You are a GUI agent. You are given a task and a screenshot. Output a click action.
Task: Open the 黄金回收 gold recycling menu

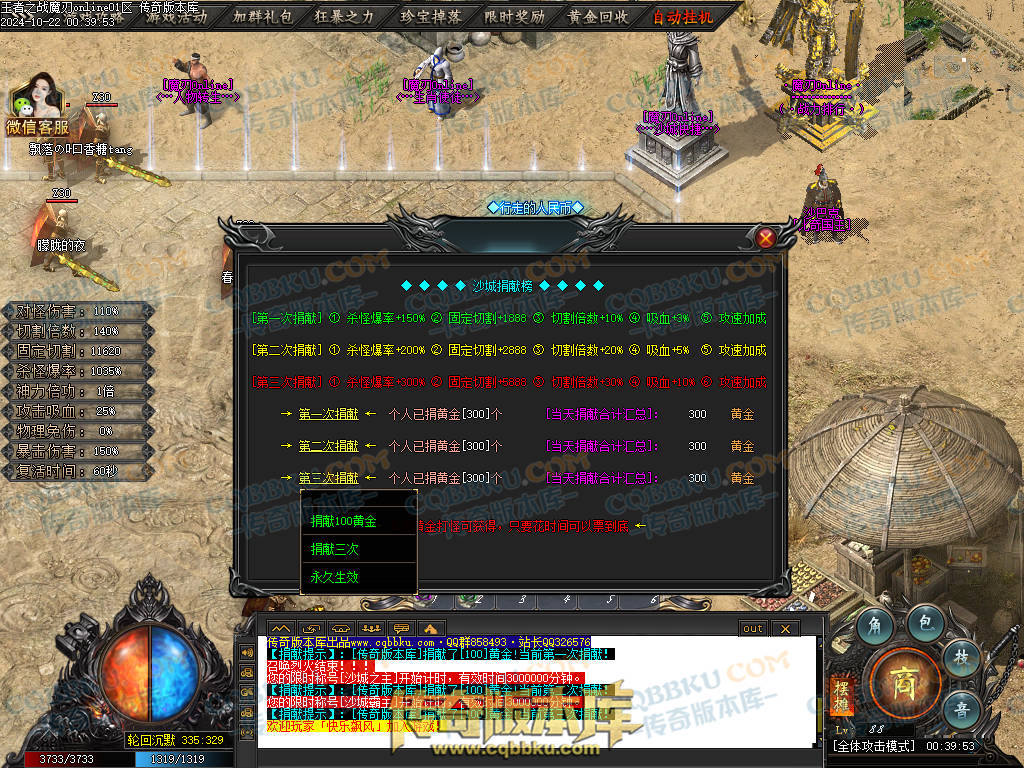pyautogui.click(x=598, y=16)
